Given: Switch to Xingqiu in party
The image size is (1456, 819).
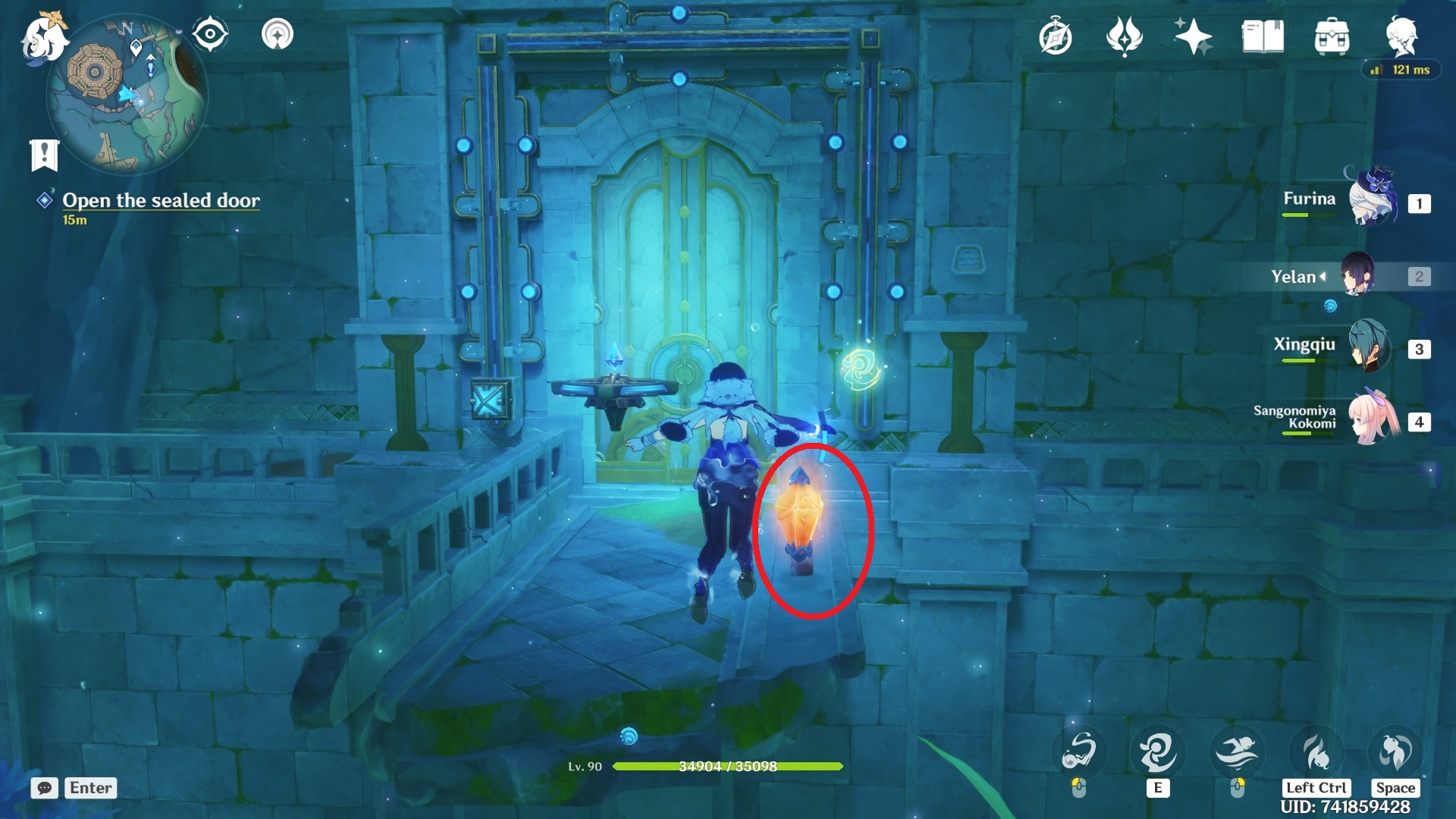Looking at the screenshot, I should [1369, 347].
